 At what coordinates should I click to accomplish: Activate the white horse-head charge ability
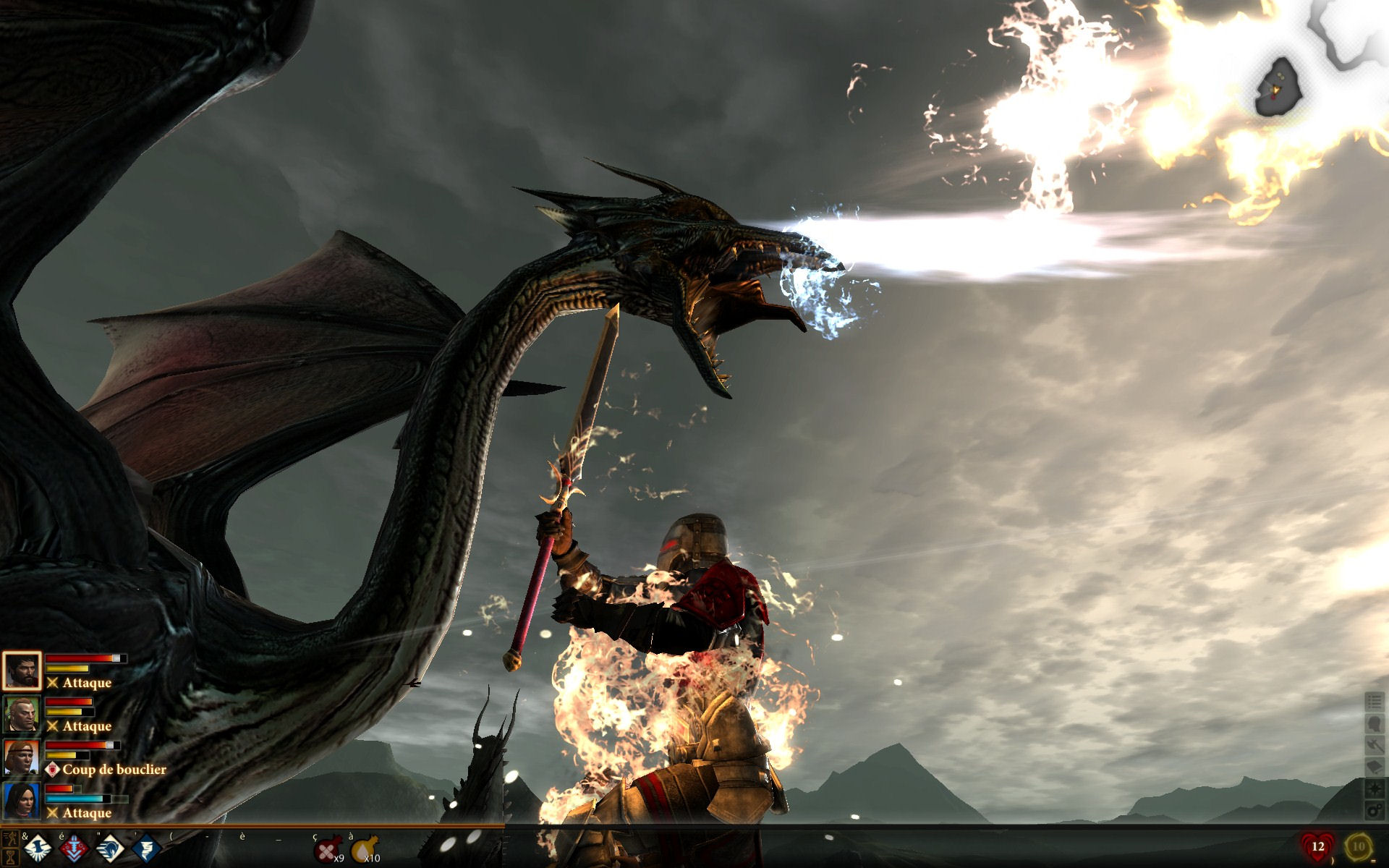tap(110, 848)
